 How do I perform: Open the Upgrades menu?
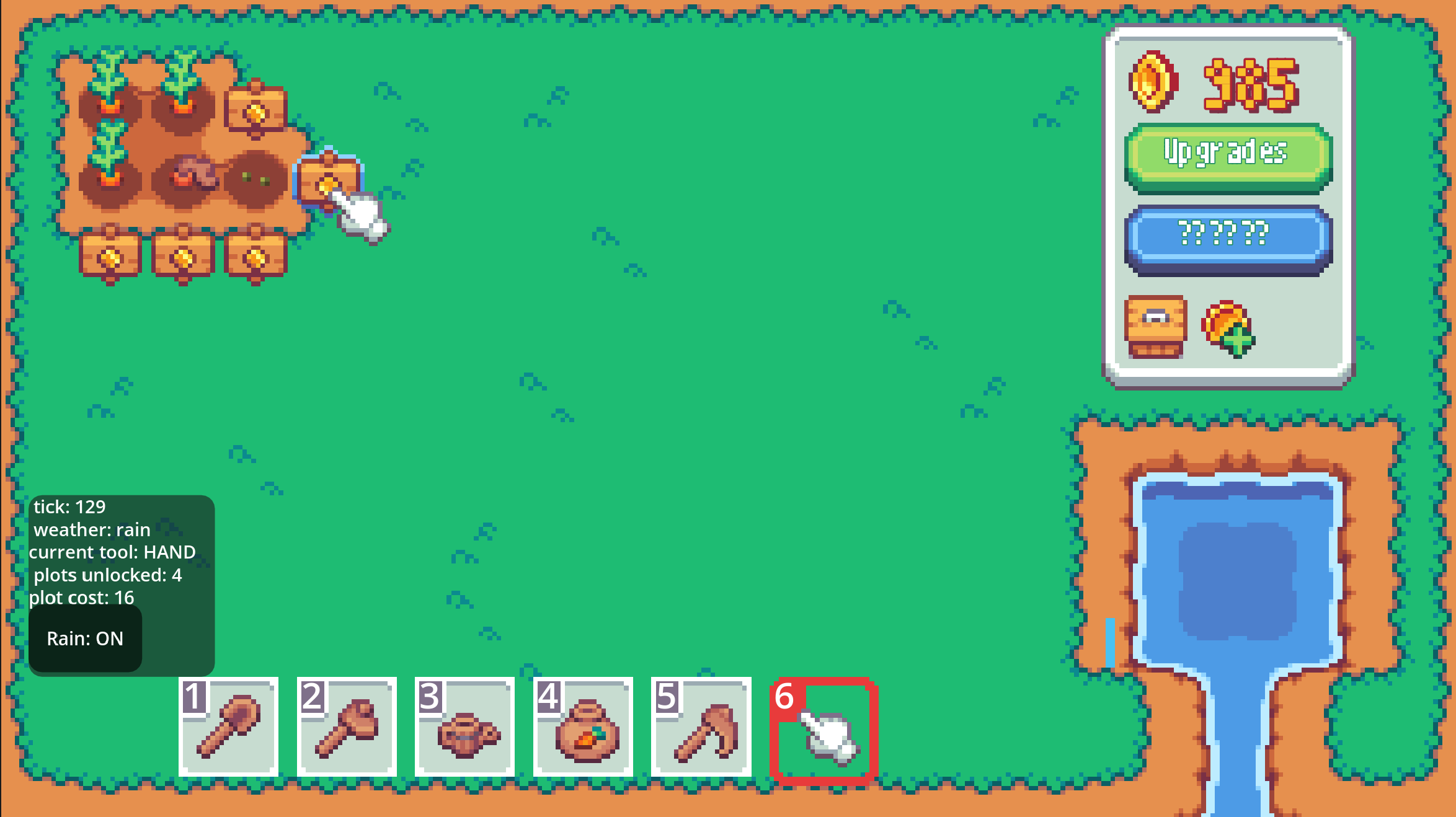tap(1227, 156)
